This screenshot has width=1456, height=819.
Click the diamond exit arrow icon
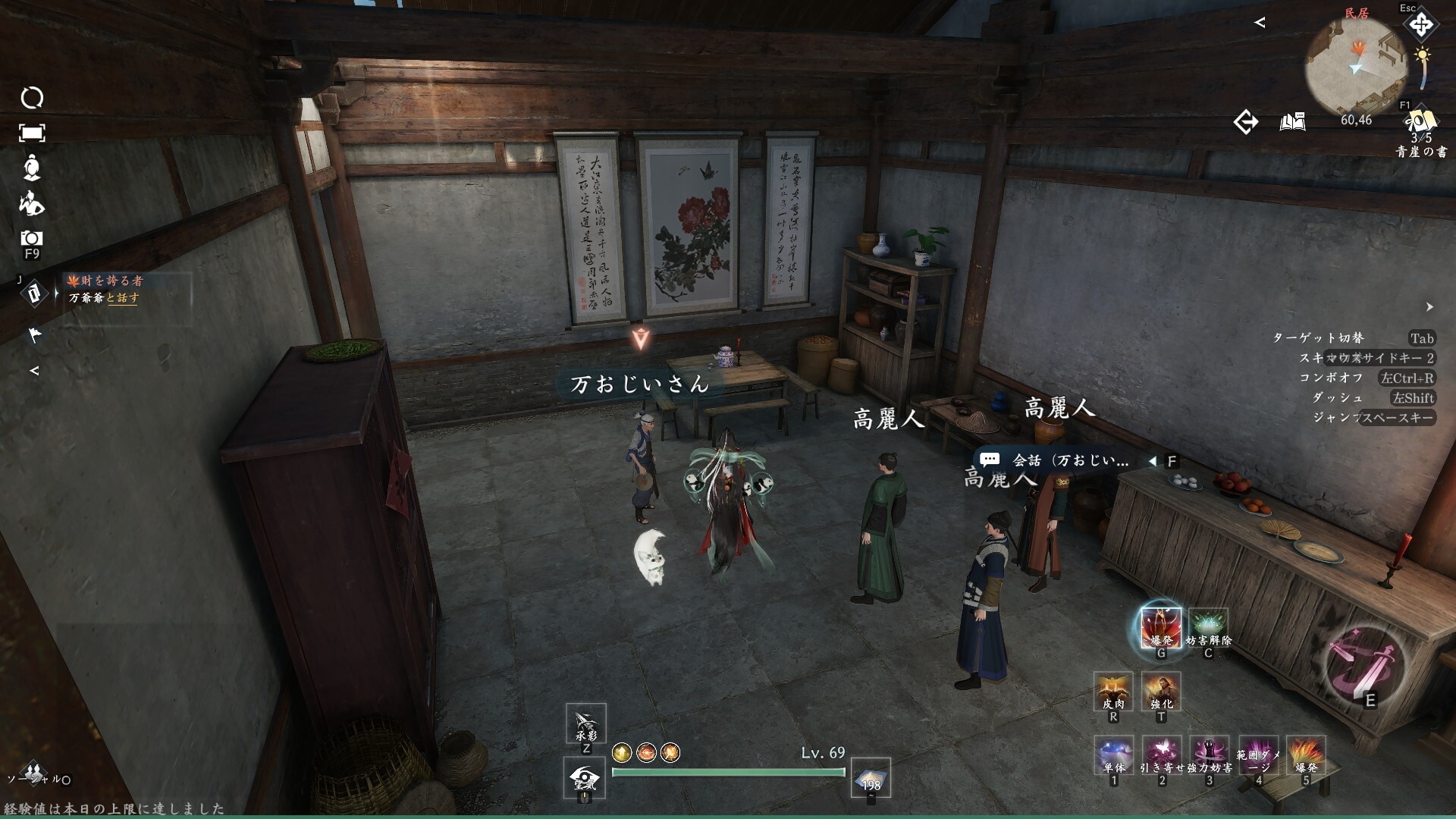1245,121
